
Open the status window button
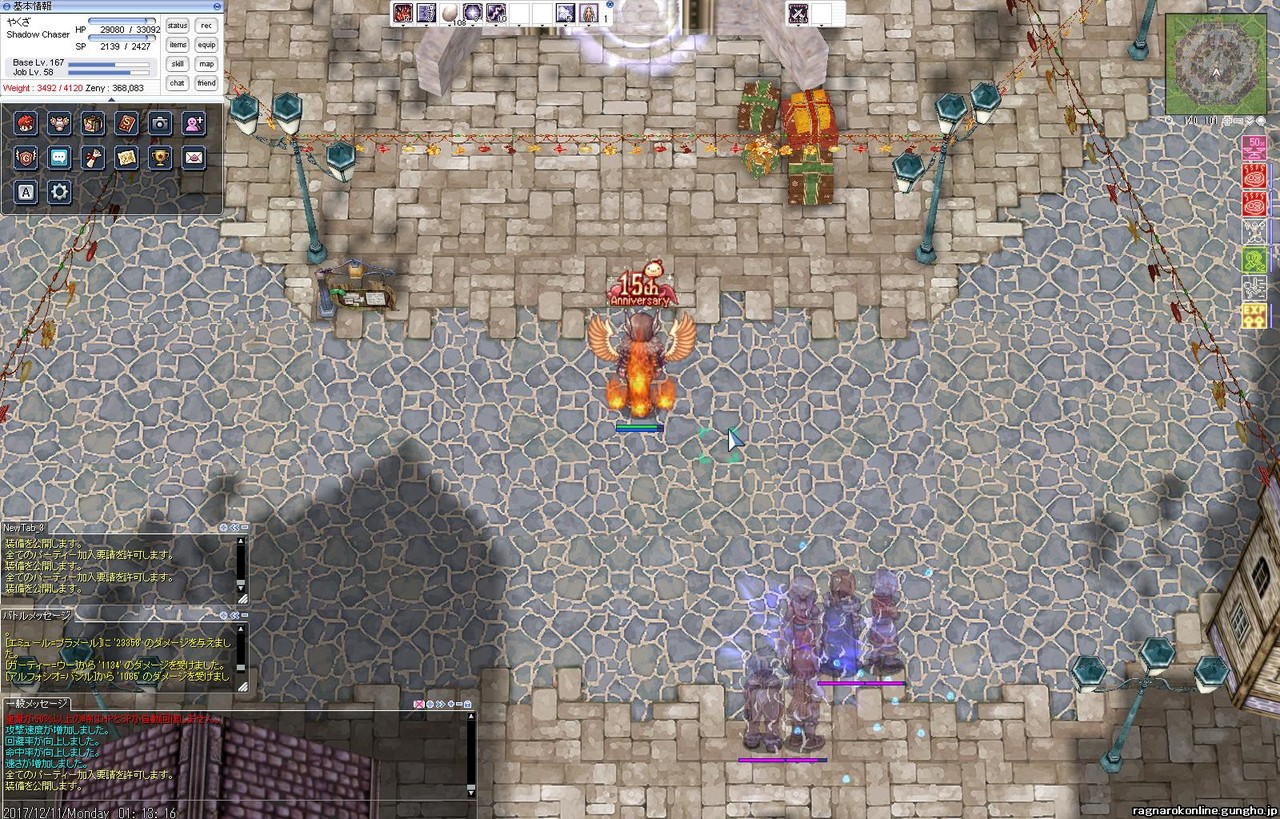(177, 26)
